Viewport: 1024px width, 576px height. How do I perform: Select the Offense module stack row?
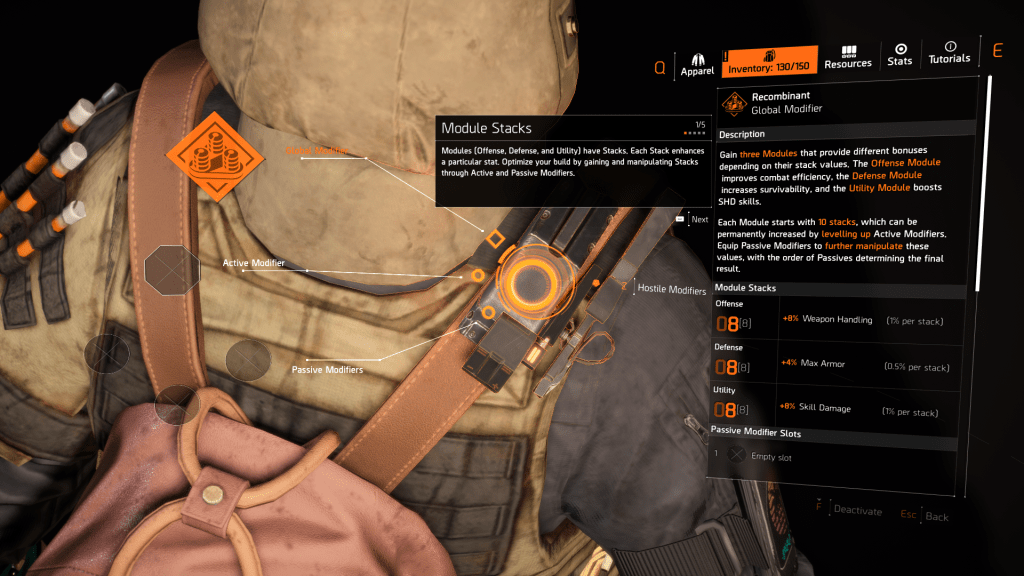pyautogui.click(x=840, y=320)
